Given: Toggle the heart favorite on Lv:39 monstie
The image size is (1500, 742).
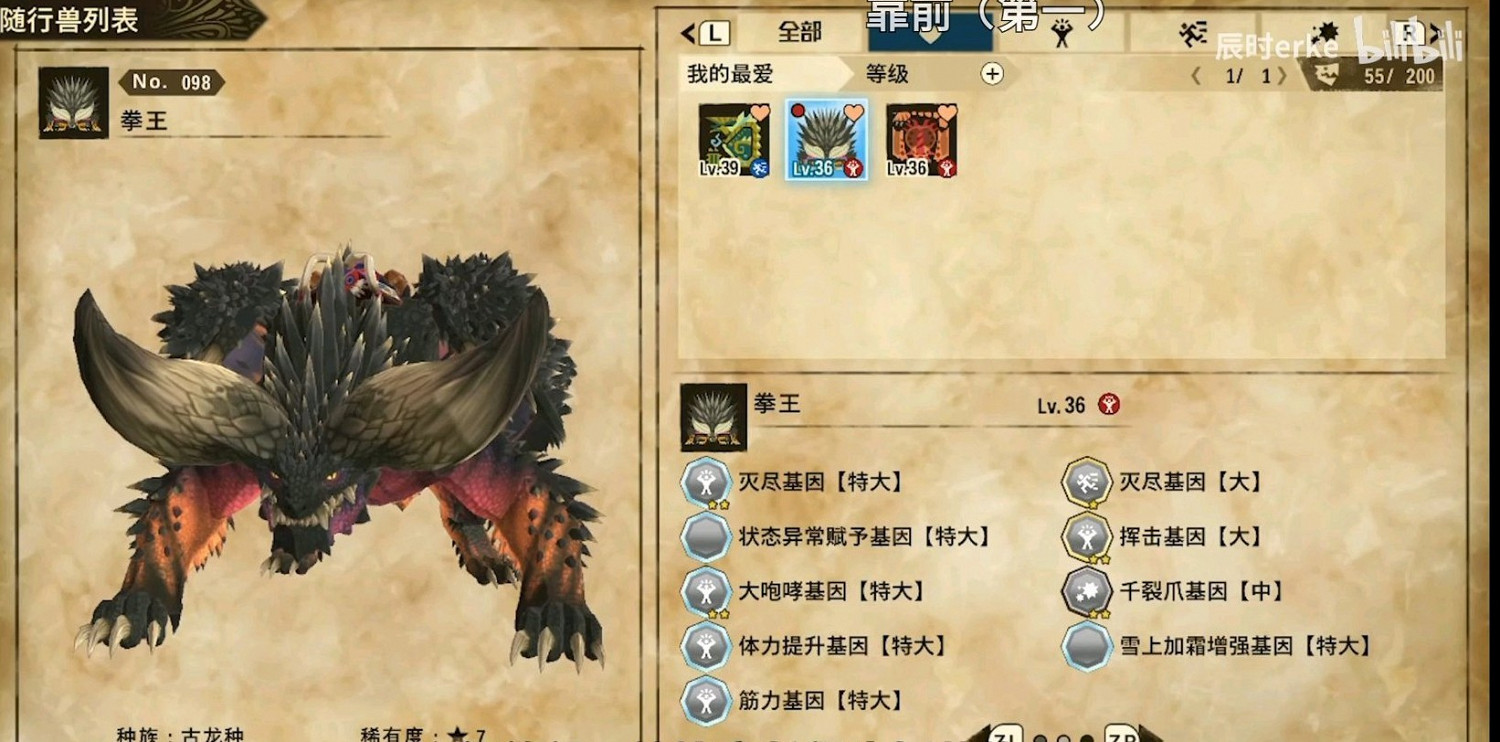Looking at the screenshot, I should (759, 113).
